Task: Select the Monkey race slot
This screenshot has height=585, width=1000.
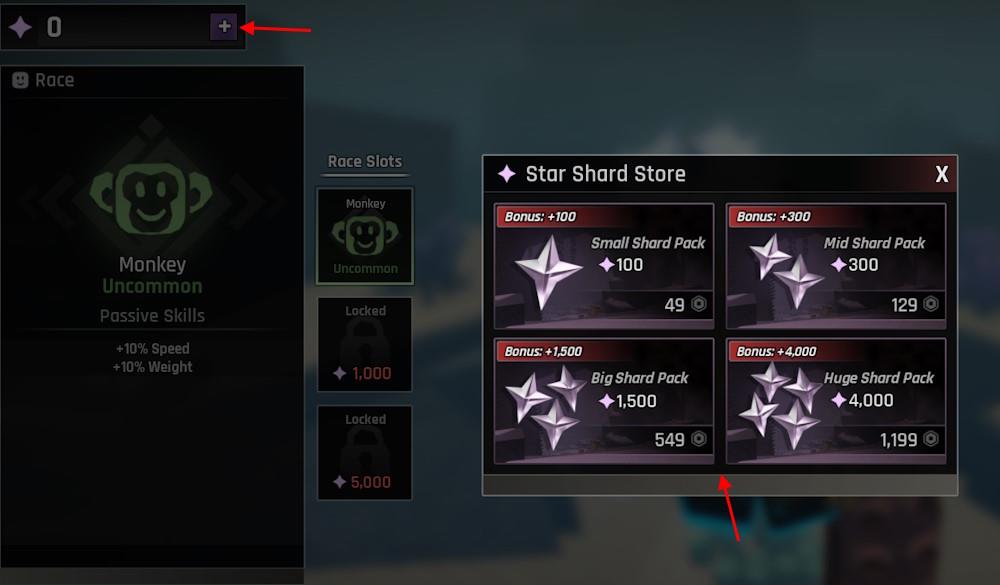Action: (365, 236)
